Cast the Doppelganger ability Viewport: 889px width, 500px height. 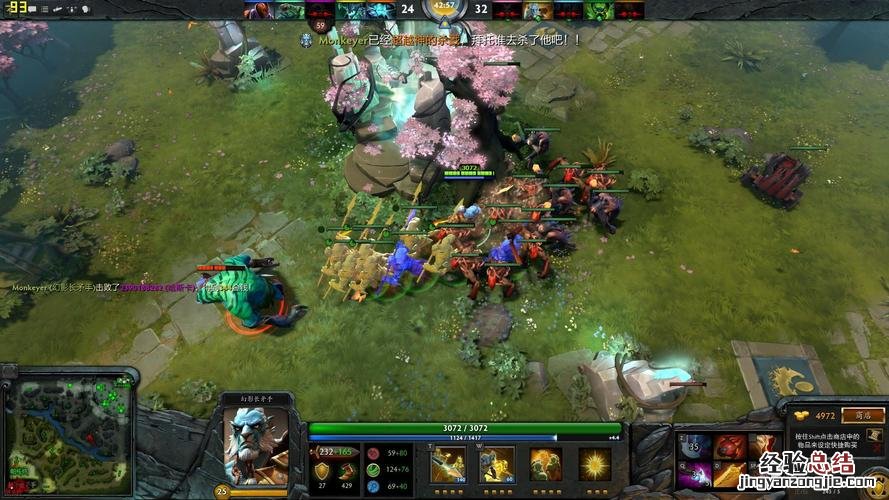[496, 464]
